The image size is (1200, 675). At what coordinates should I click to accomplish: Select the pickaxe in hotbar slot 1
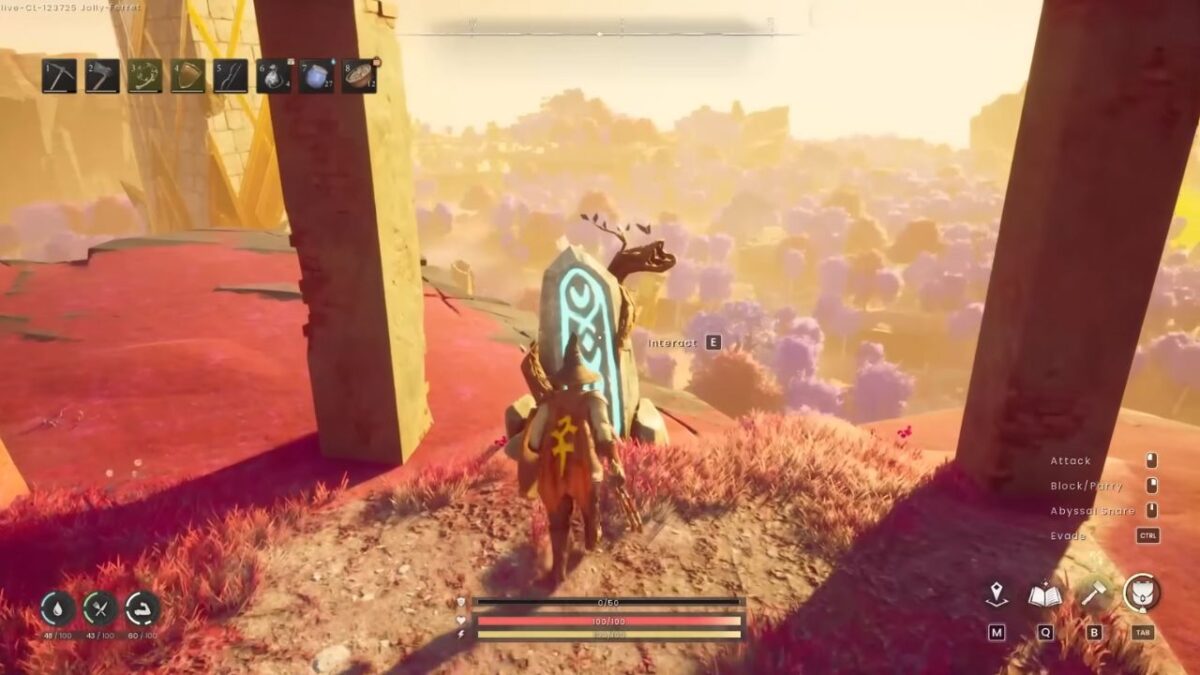click(x=59, y=76)
